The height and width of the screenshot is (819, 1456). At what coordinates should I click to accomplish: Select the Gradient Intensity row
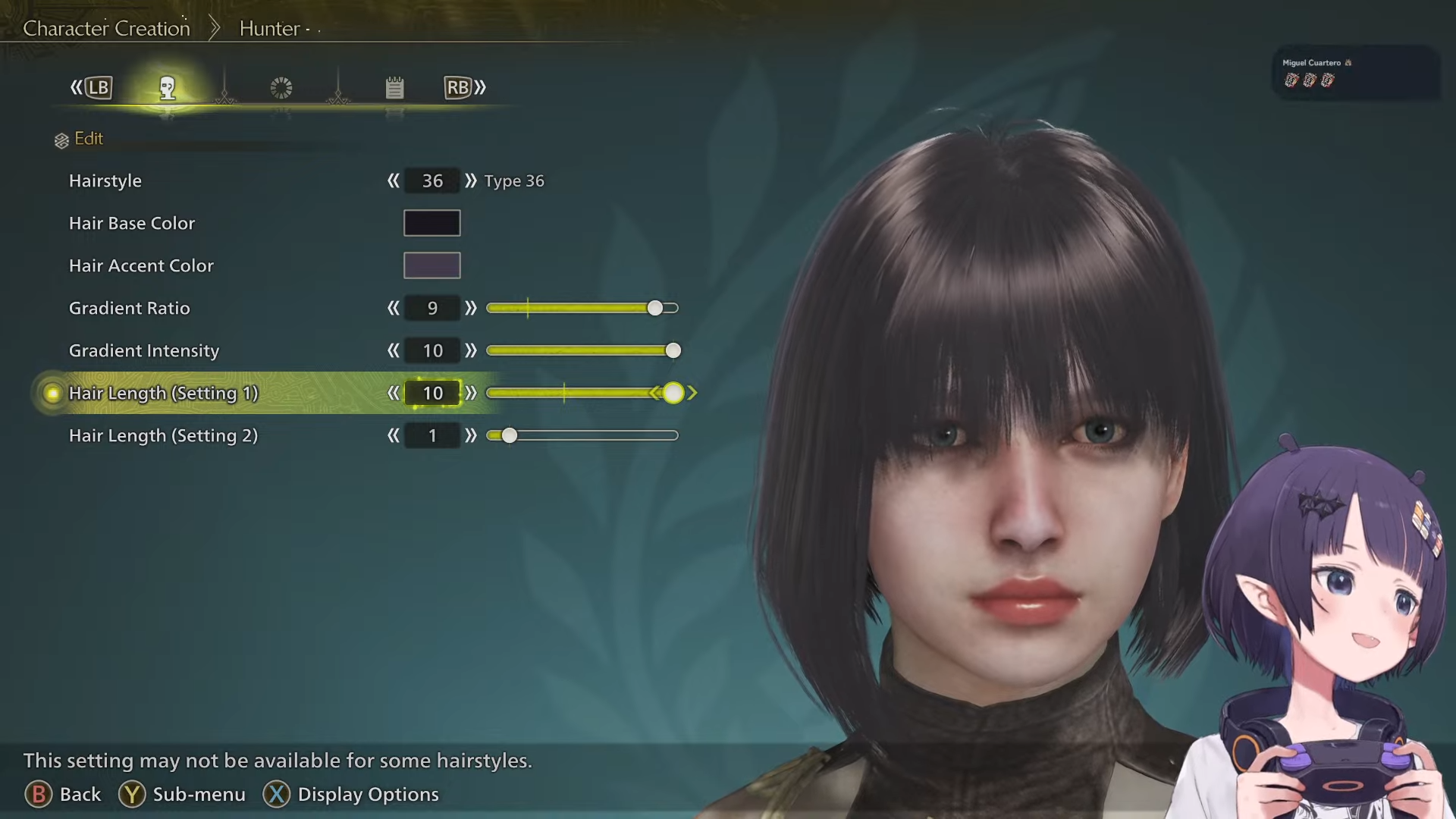pos(144,351)
